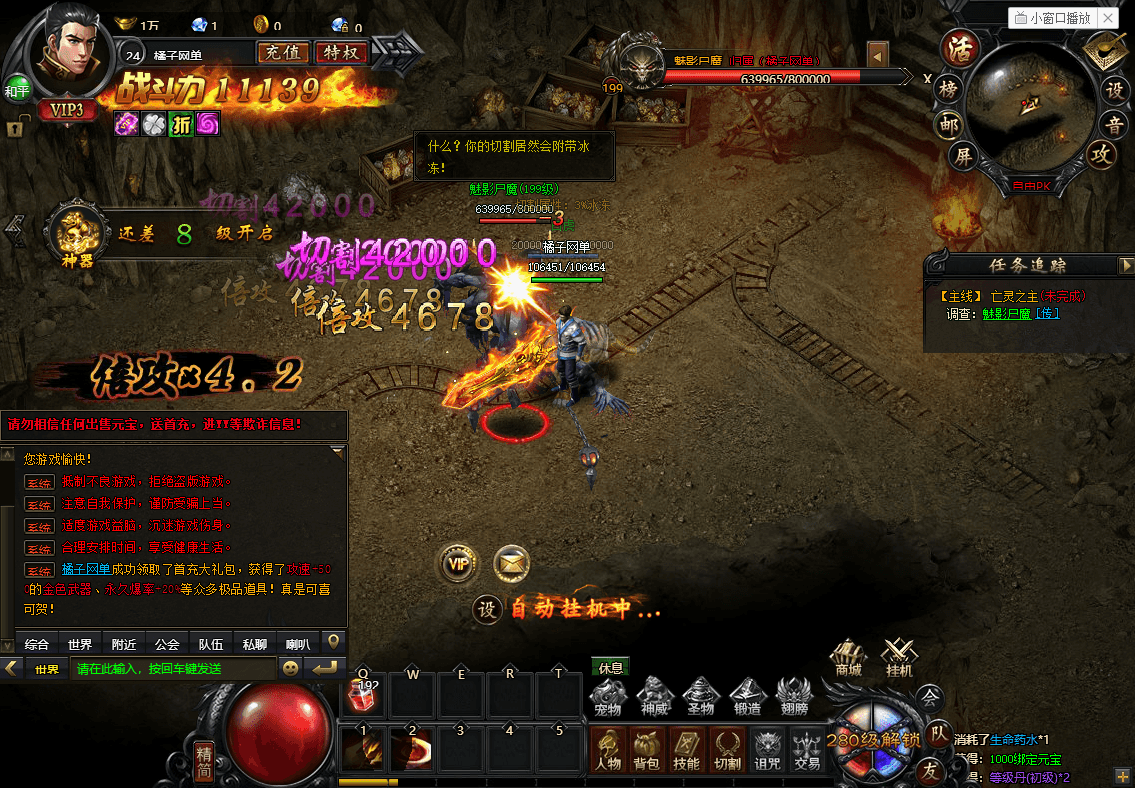Open the 人物 character panel

[x=608, y=749]
